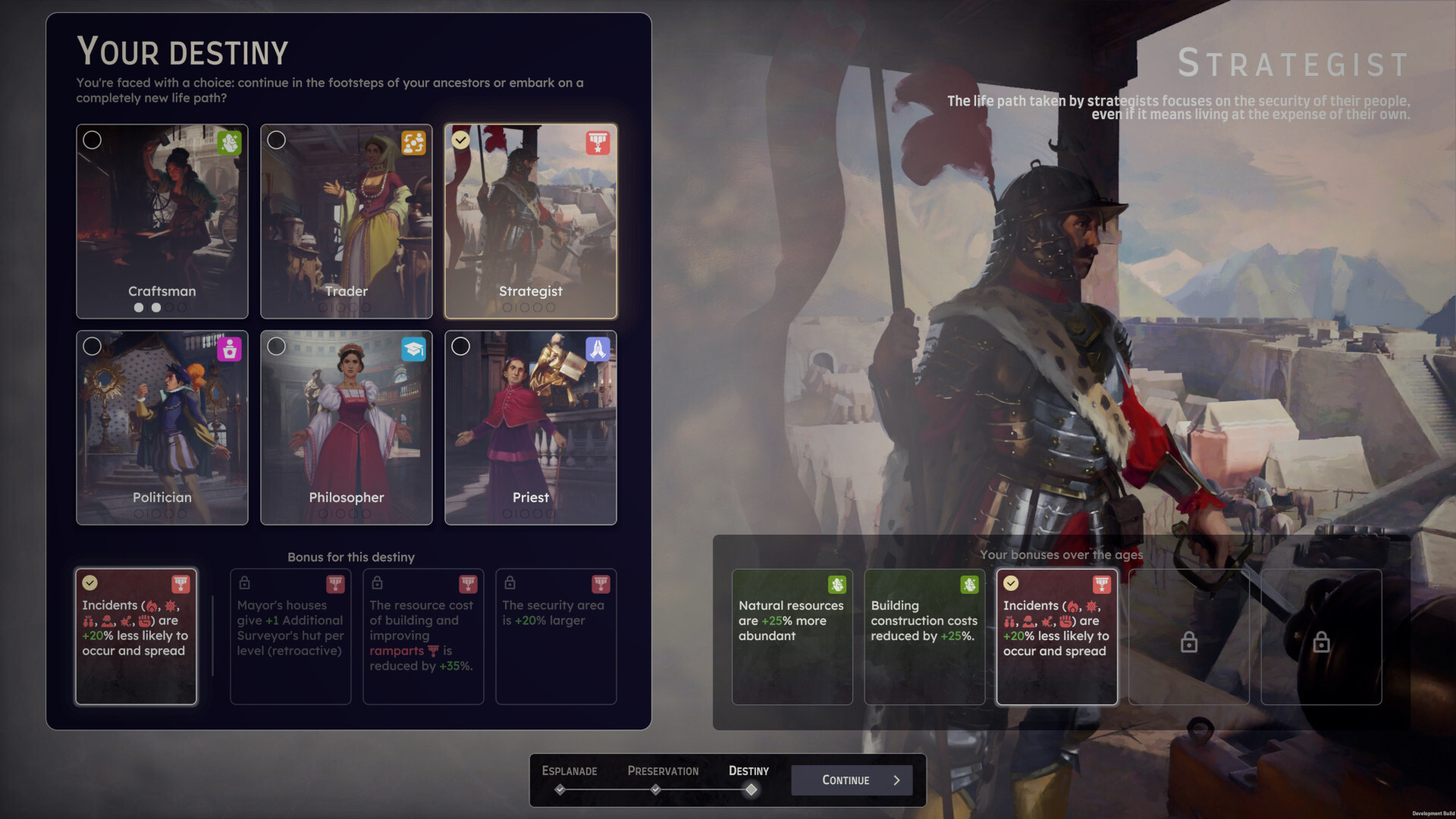Screen dimensions: 1456x819
Task: Click the leaf icon on Natural resources bonus
Action: (836, 585)
